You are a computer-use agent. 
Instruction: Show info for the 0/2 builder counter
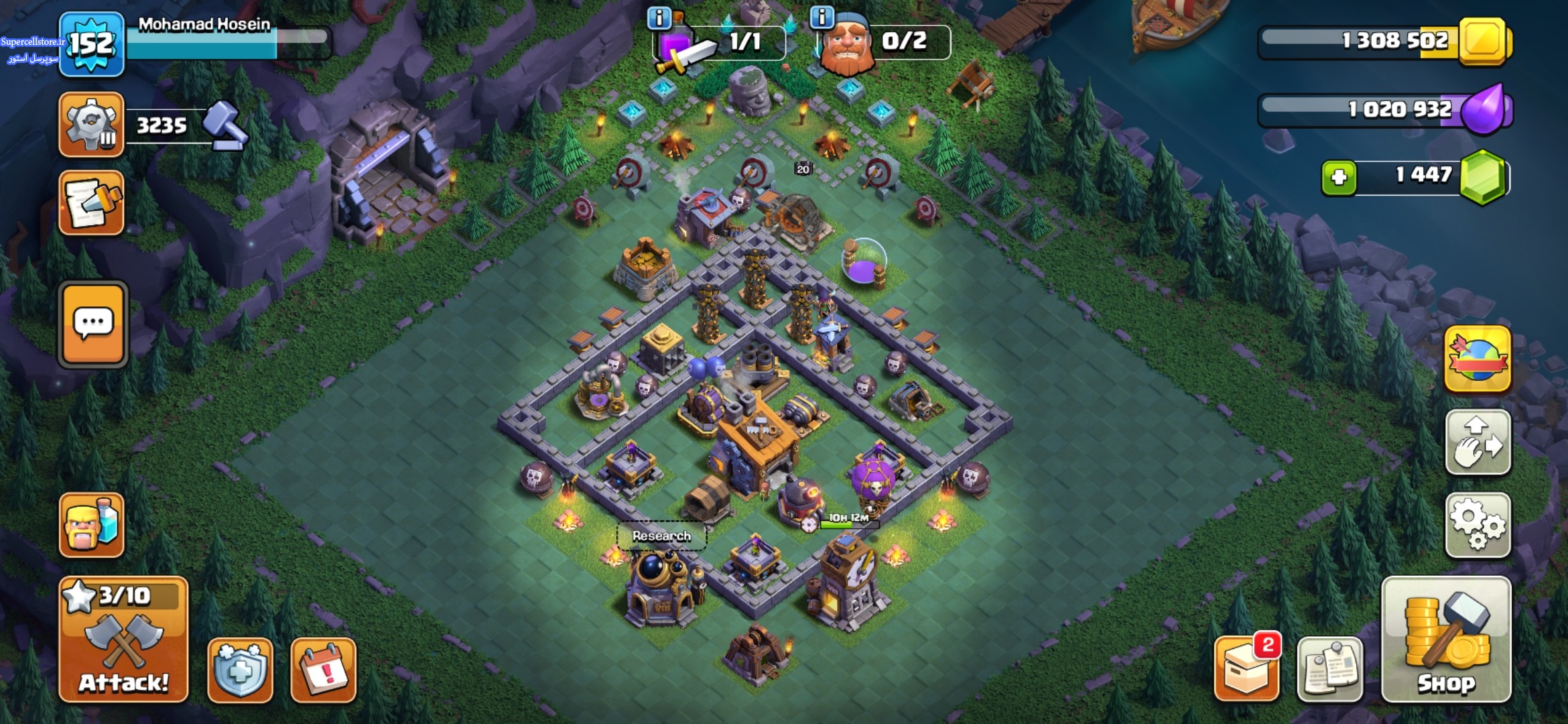(x=822, y=17)
